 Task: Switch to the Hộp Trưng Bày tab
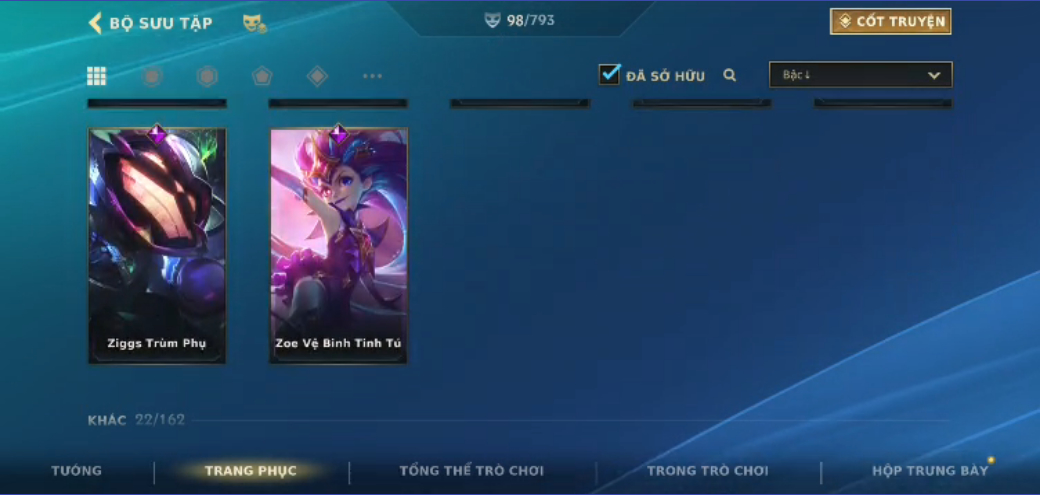point(930,471)
